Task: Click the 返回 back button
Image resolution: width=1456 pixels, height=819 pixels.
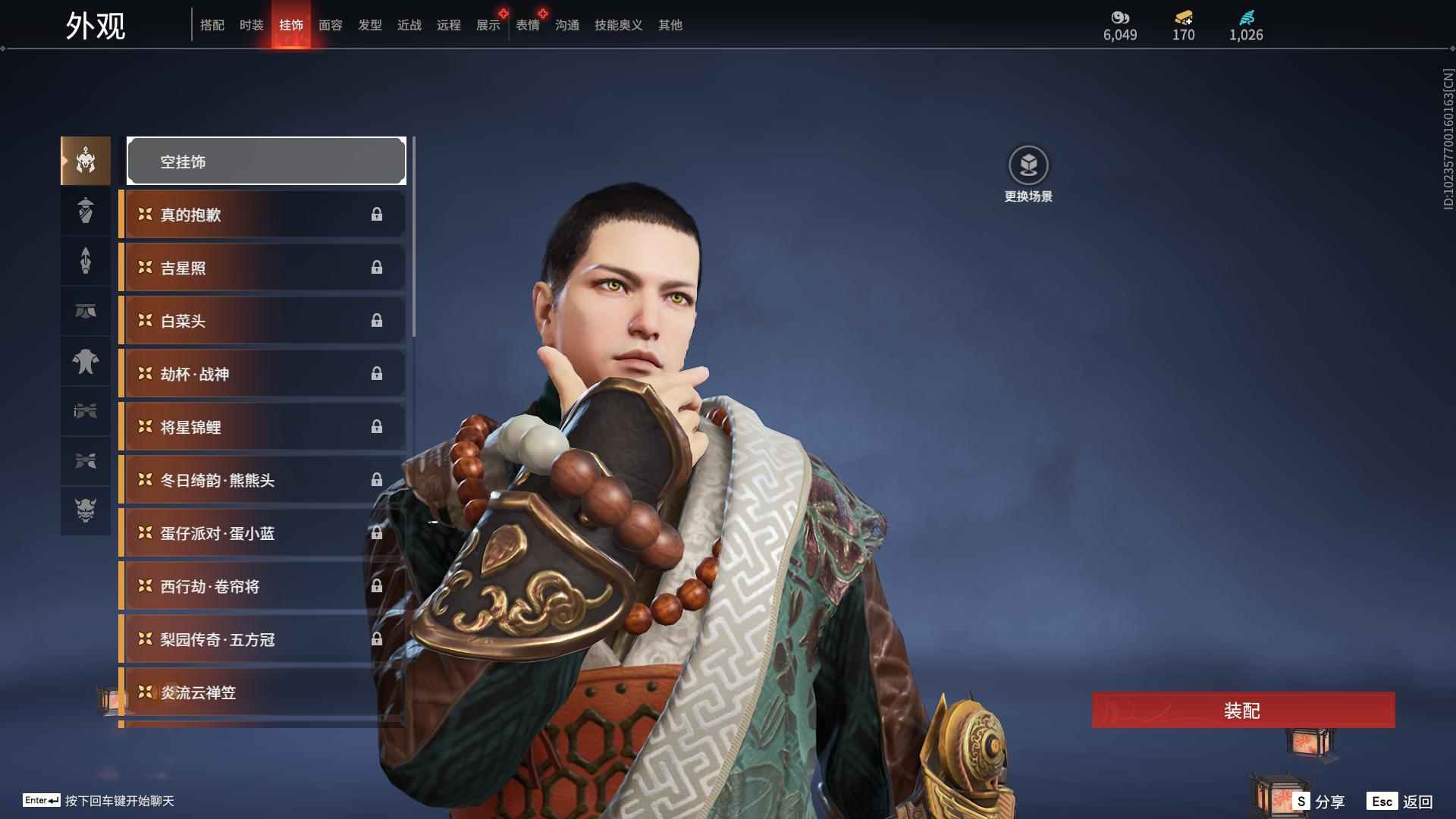Action: [1401, 802]
